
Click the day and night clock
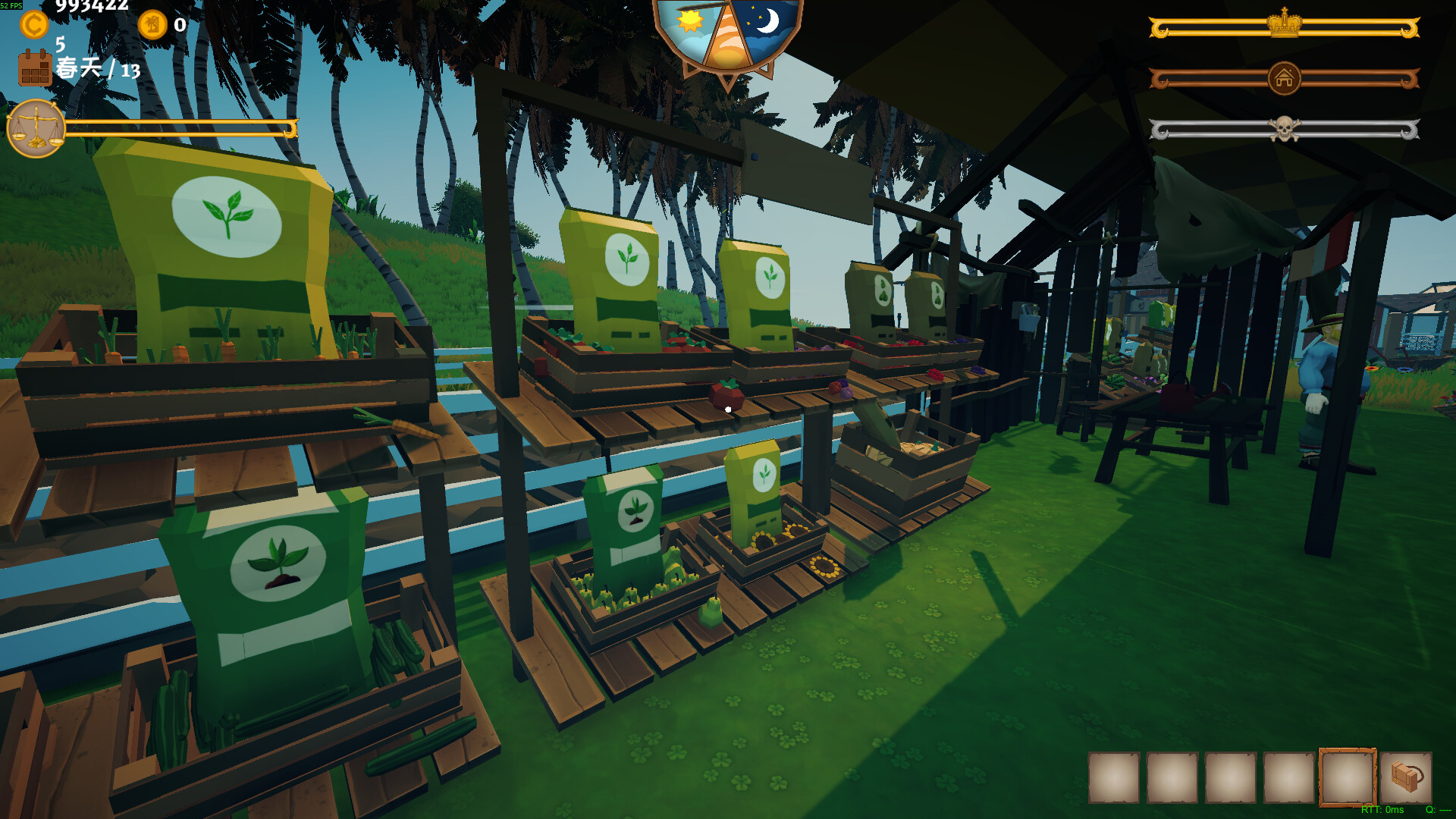coord(727,38)
